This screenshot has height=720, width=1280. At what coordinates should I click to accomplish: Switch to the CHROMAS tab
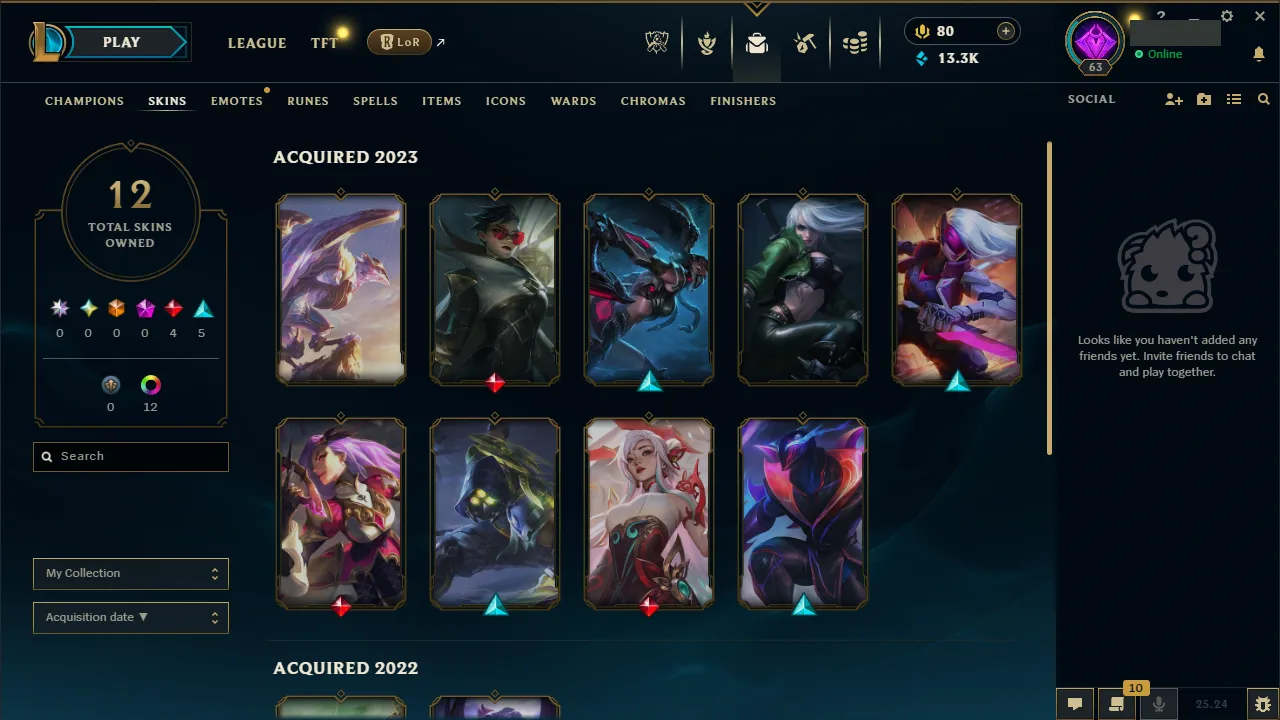653,101
